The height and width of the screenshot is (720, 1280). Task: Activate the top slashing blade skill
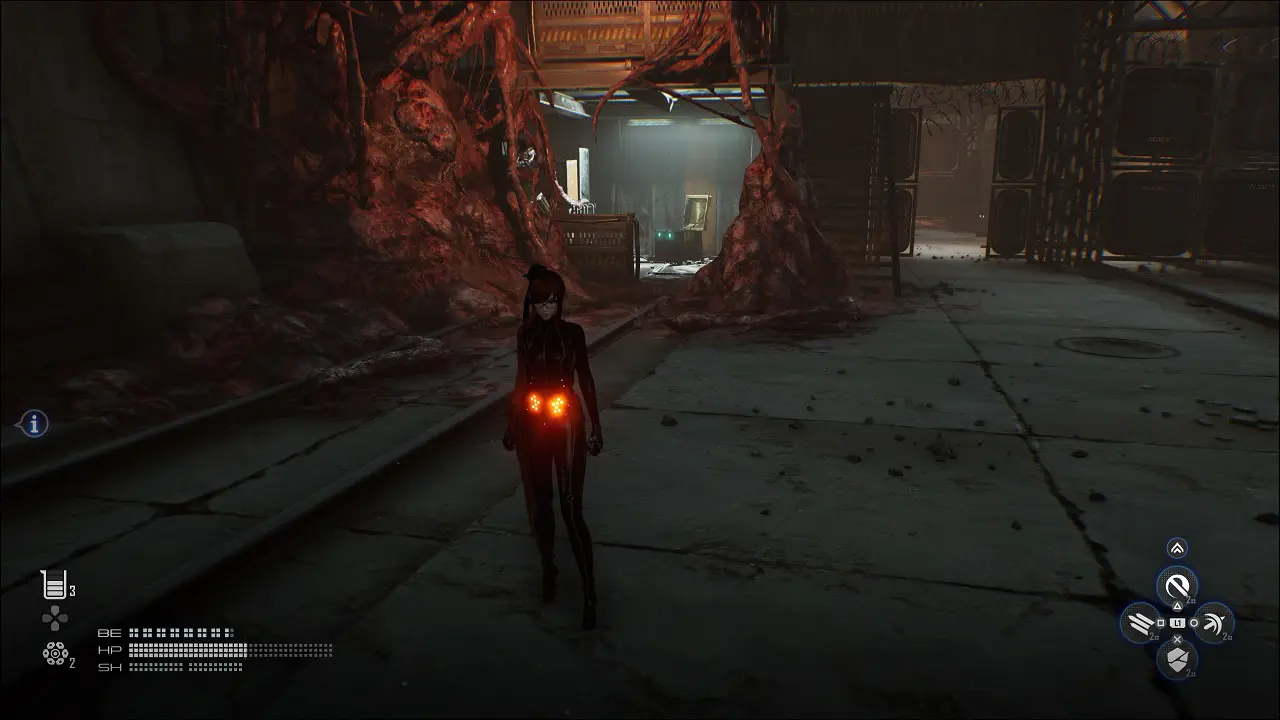point(1177,586)
